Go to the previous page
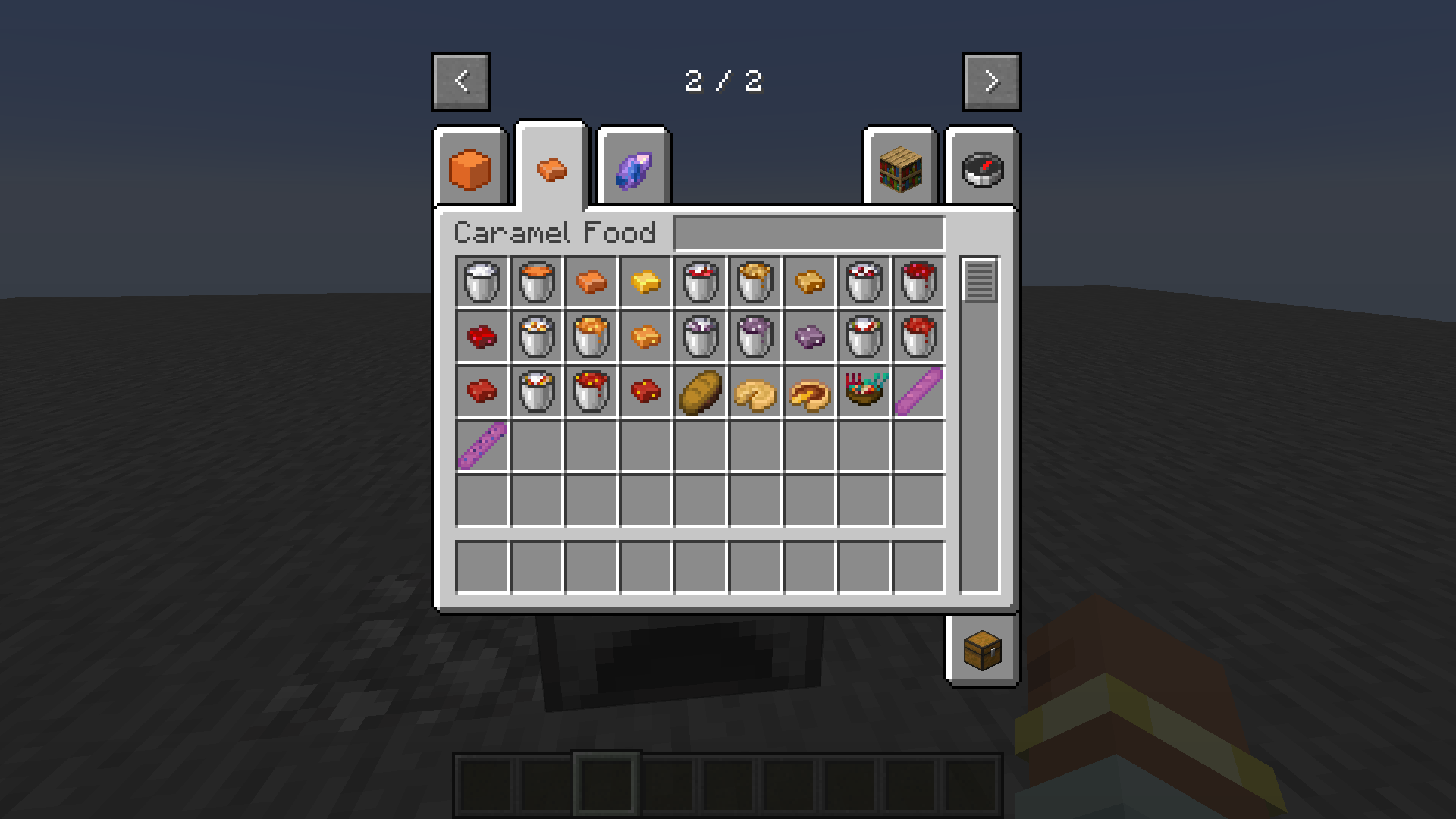 (x=460, y=82)
